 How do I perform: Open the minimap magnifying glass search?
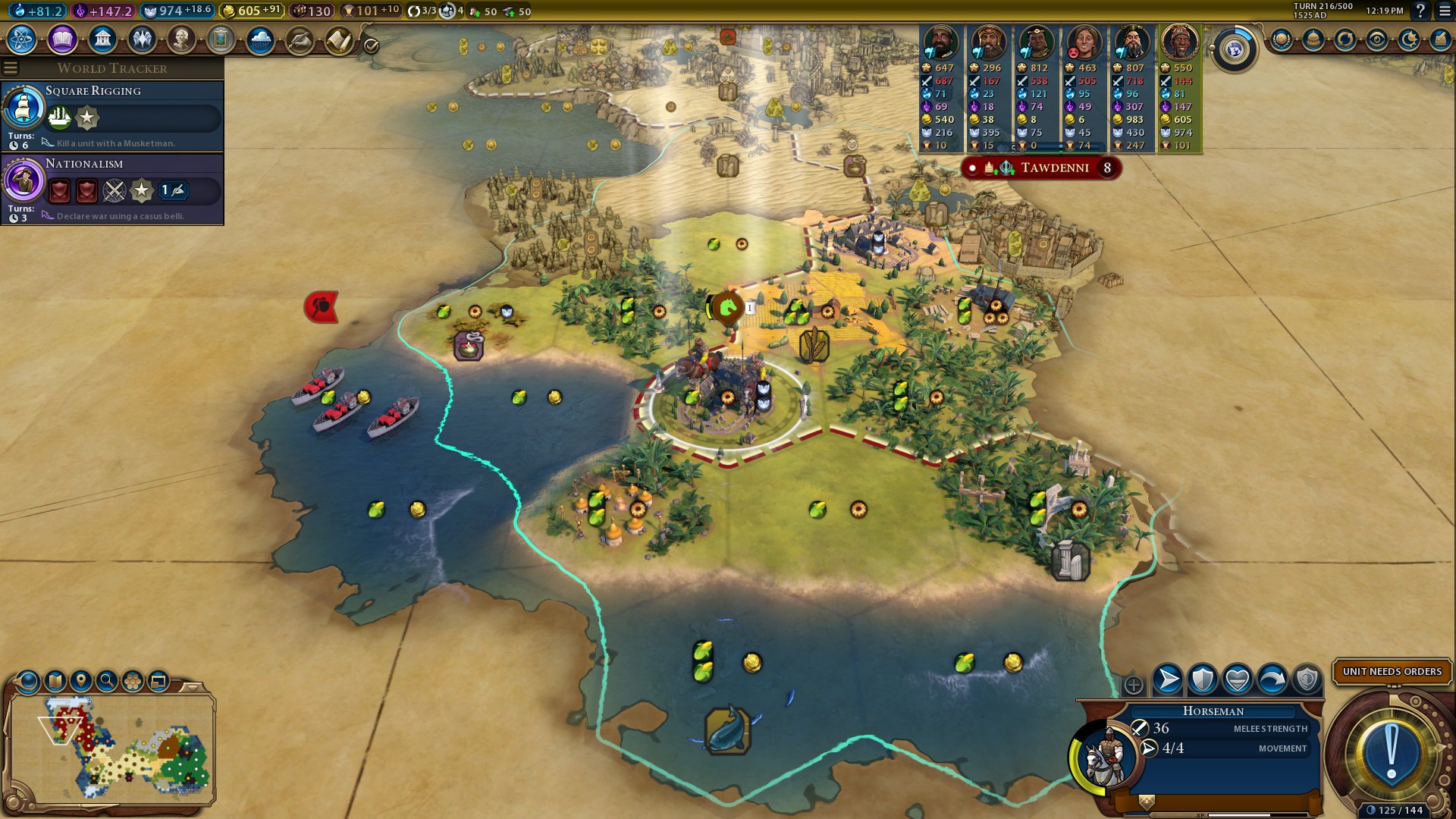pos(107,681)
